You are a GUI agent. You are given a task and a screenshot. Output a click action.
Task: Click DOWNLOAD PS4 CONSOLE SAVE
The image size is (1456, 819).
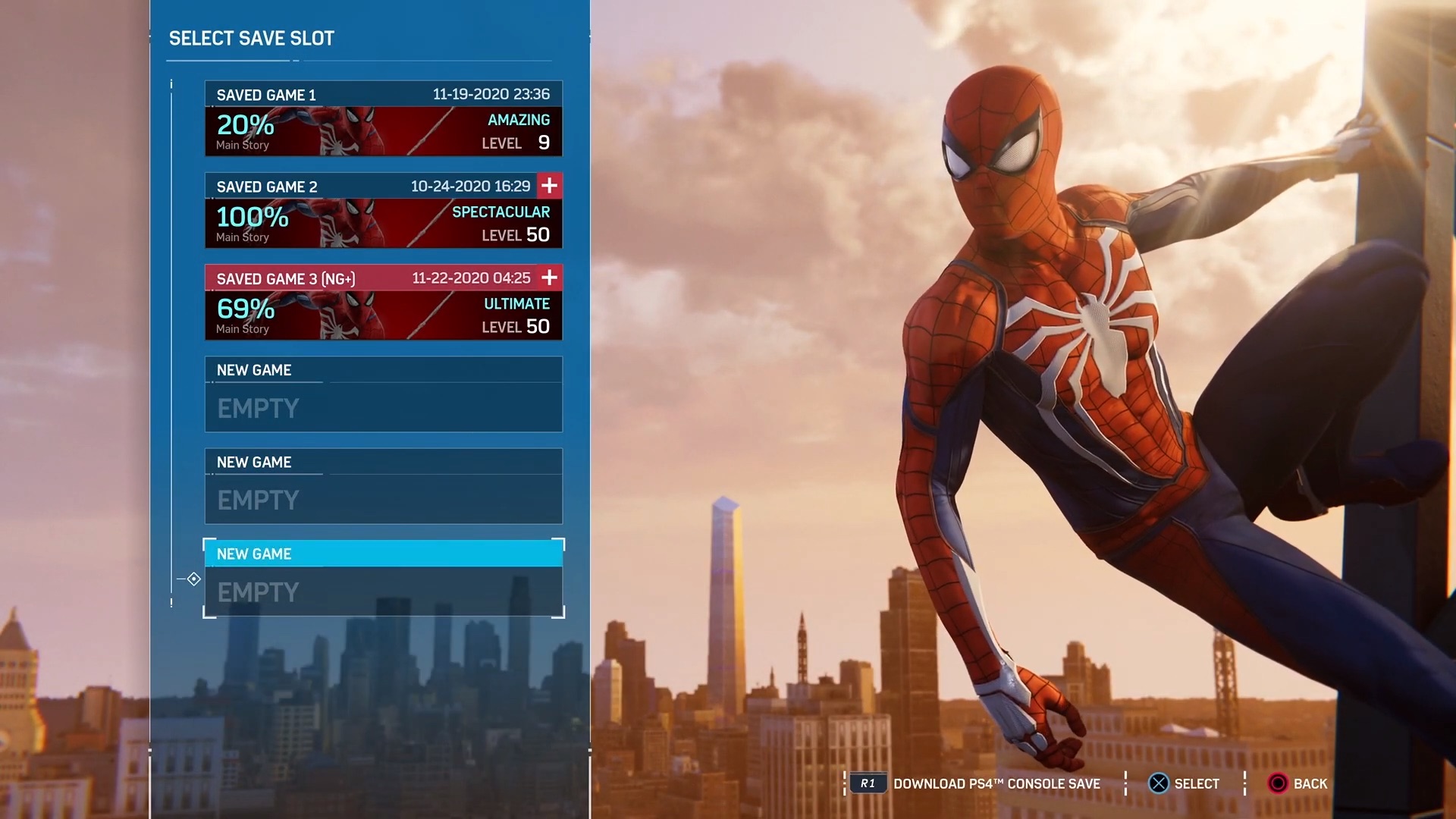(996, 783)
